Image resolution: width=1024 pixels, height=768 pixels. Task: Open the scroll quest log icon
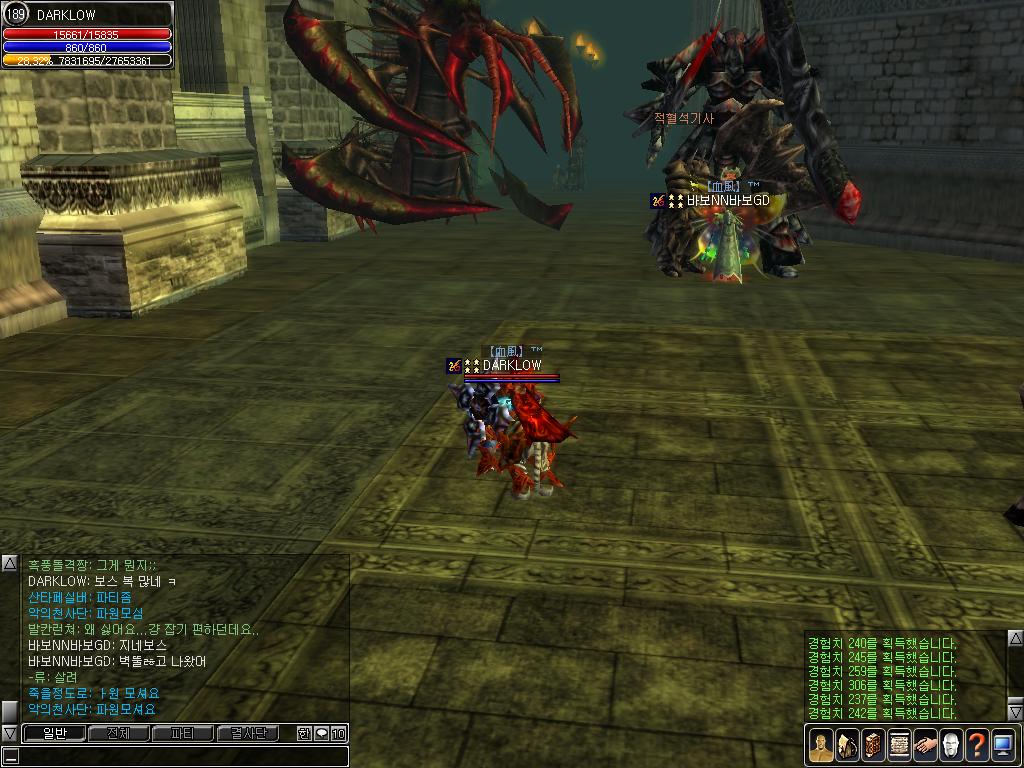tap(898, 746)
